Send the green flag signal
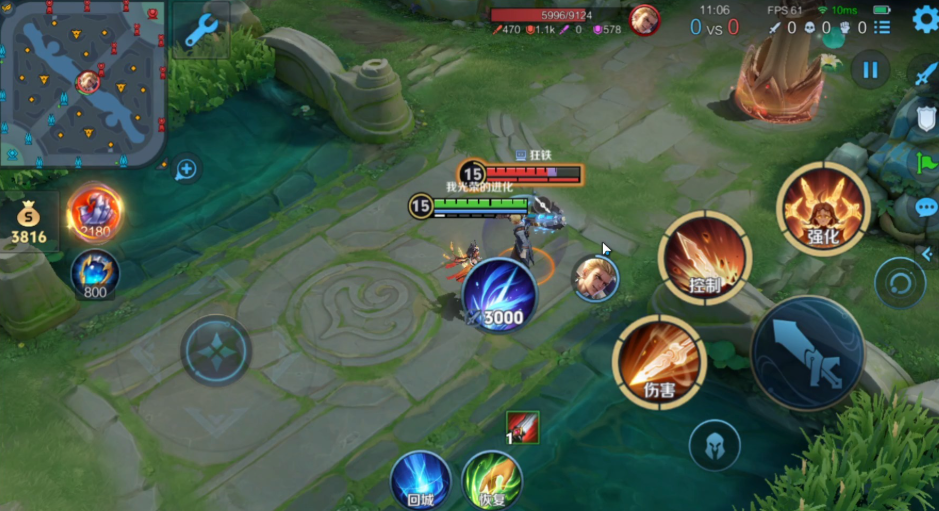Screen dimensions: 939x511 (926, 161)
